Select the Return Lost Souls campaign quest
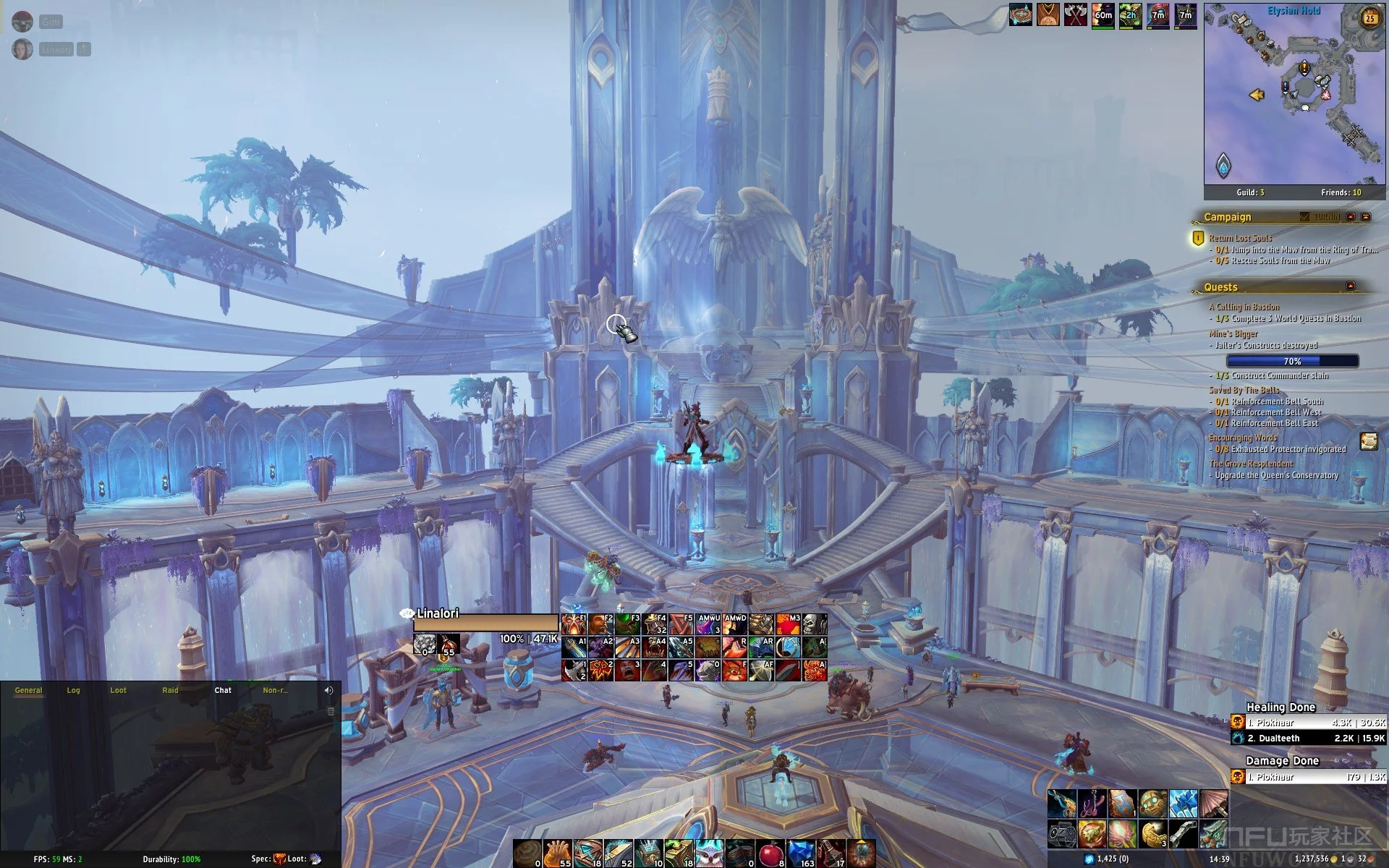Image resolution: width=1389 pixels, height=868 pixels. pos(1240,238)
